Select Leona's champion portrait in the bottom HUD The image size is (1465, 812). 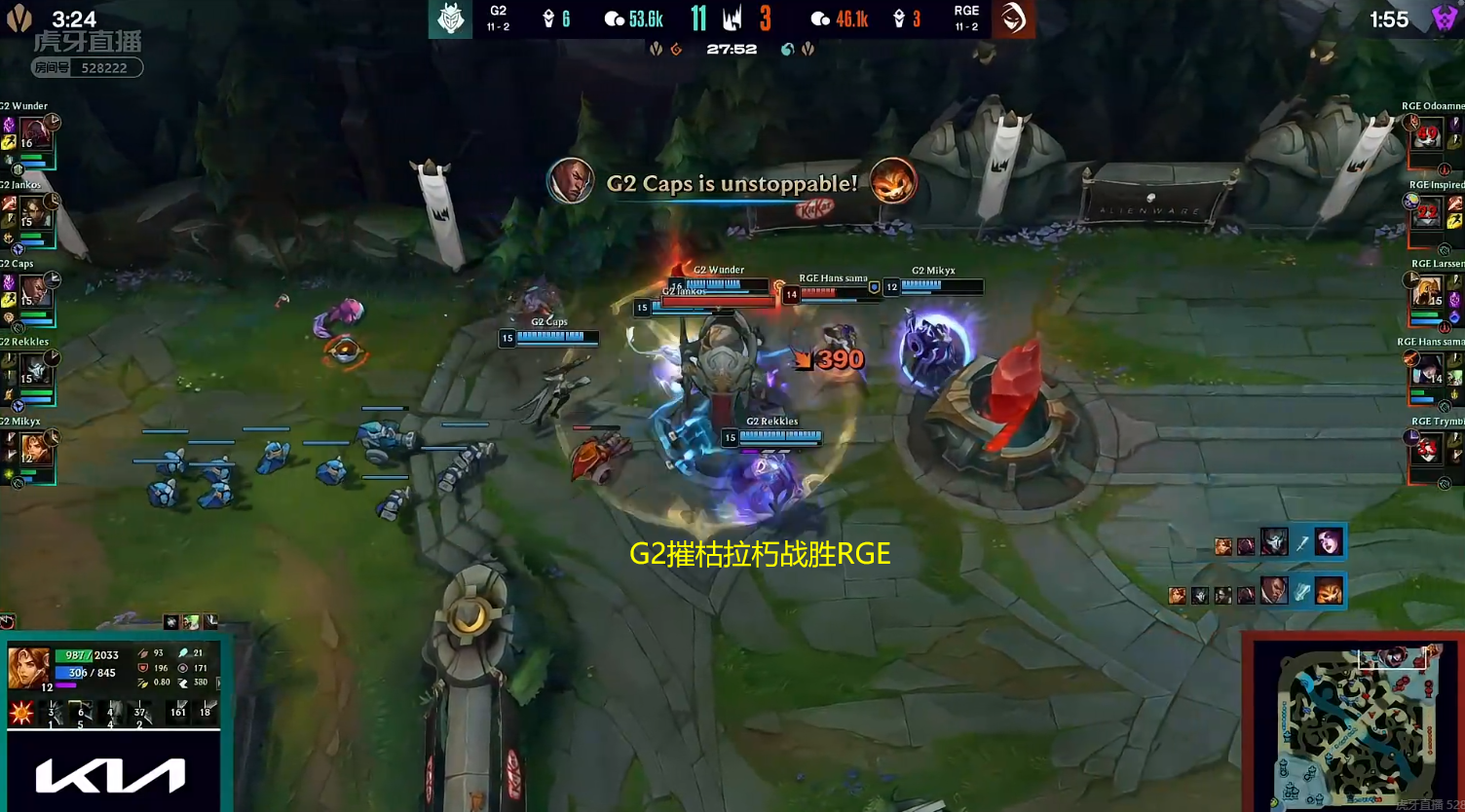pos(28,668)
